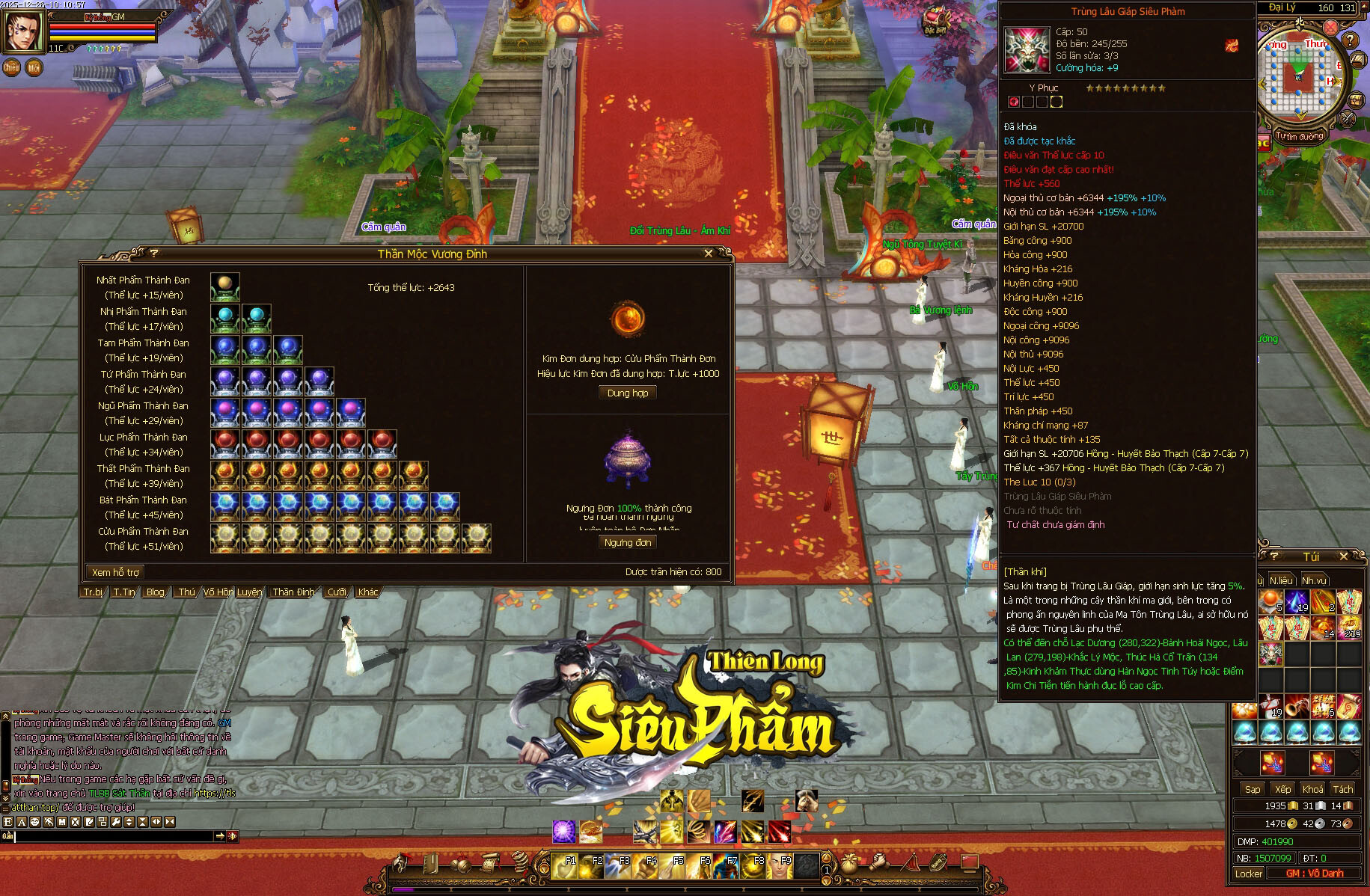Switch to the Khác tab

367,592
